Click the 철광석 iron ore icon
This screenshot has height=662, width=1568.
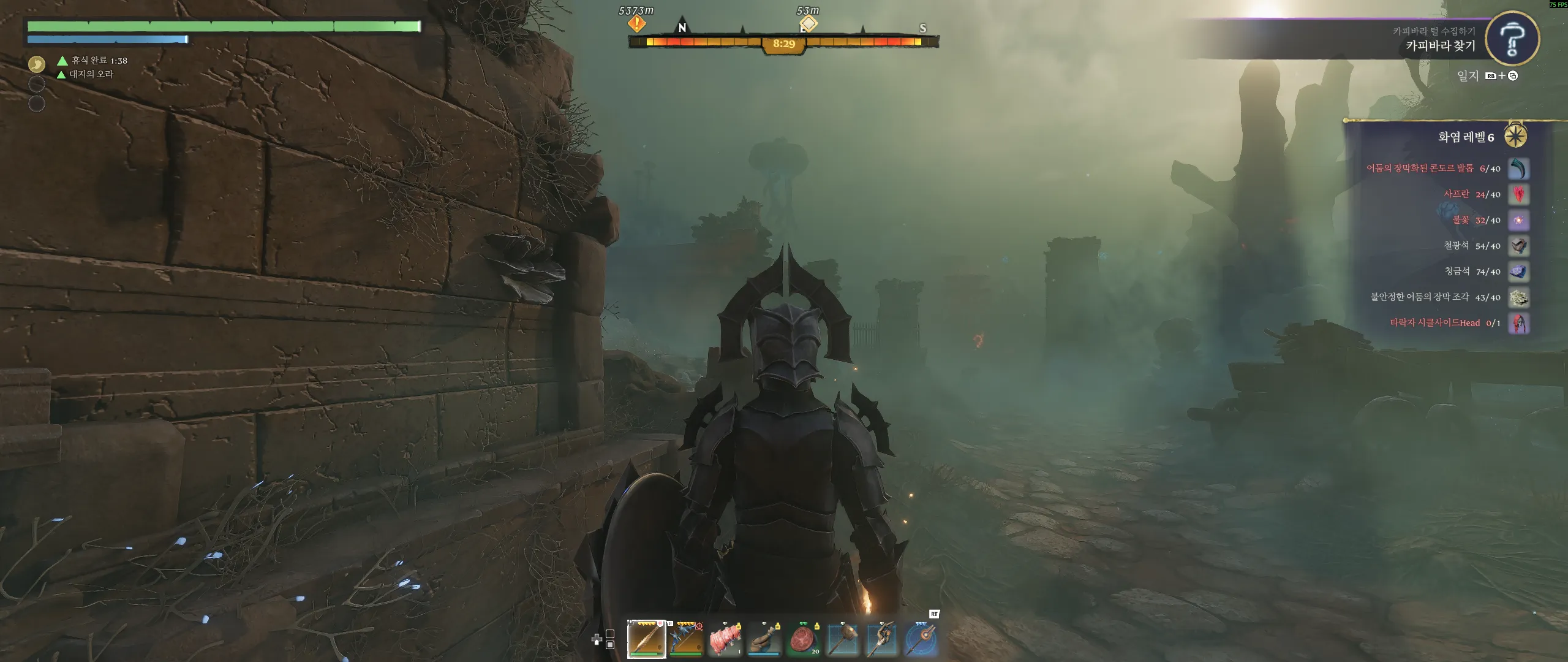click(1518, 246)
